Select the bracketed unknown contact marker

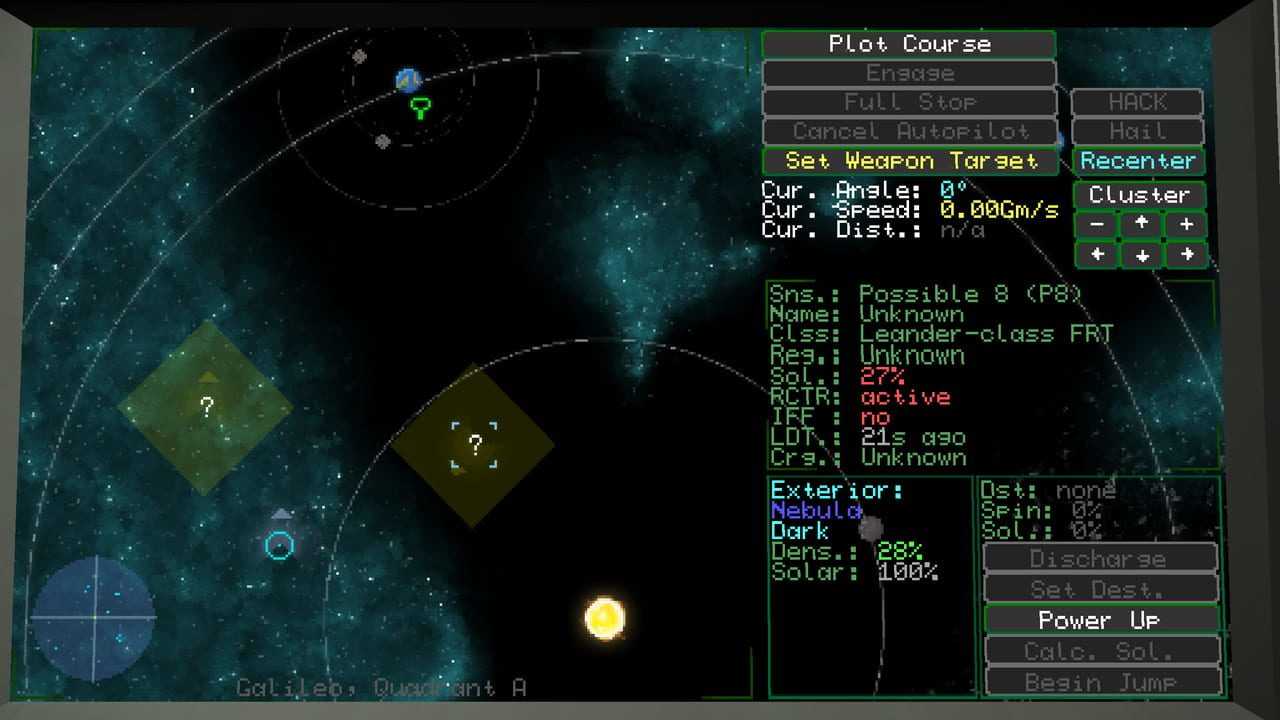point(475,445)
